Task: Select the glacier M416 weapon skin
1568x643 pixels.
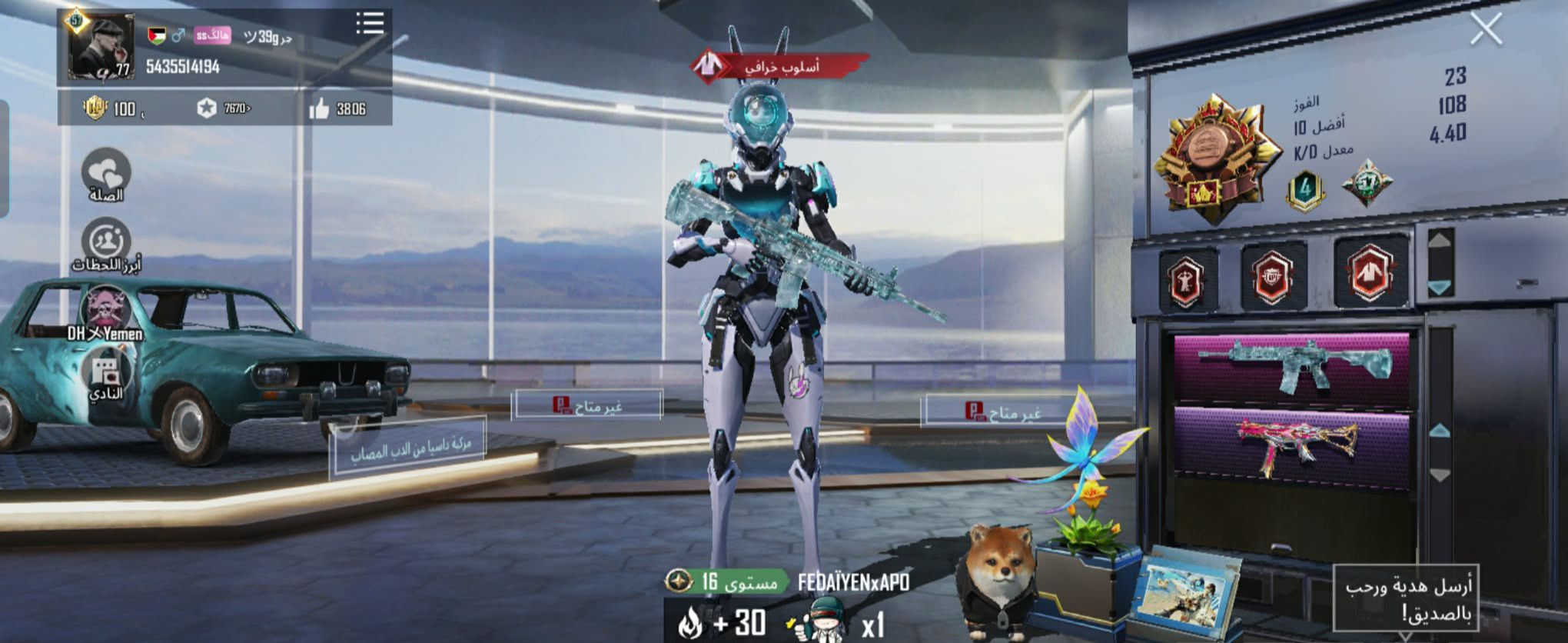Action: click(x=1293, y=365)
